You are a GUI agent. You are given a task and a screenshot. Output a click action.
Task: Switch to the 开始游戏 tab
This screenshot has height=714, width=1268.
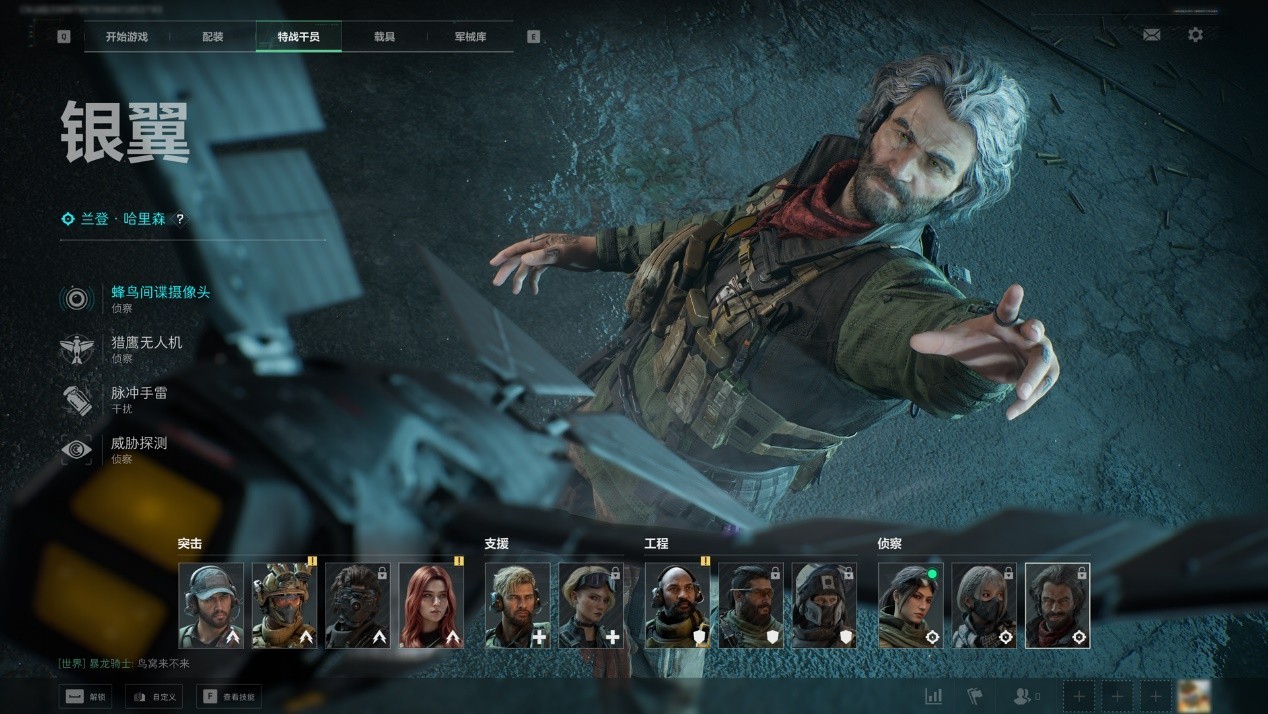pos(126,37)
